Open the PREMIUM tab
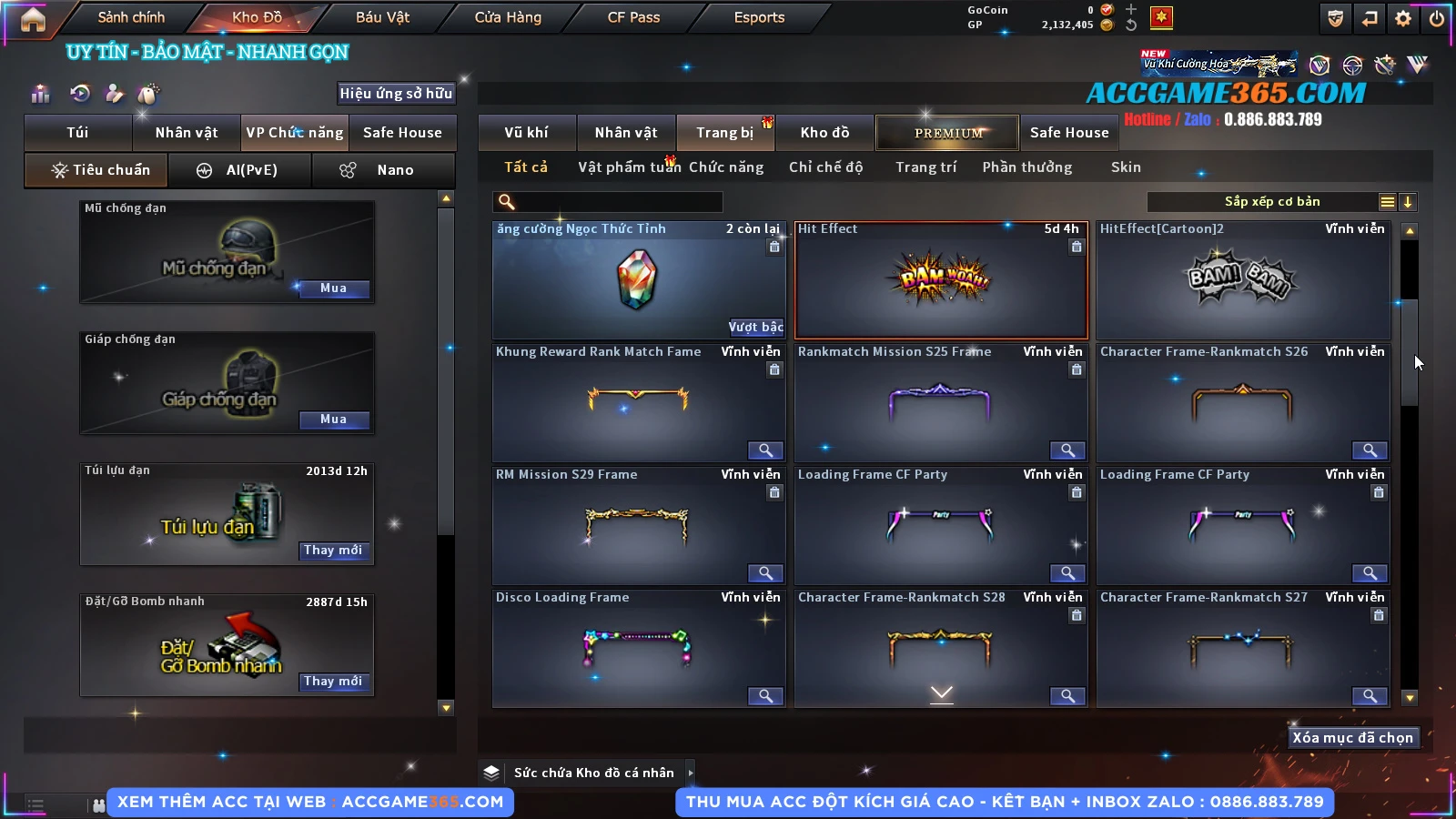1456x819 pixels. coord(947,133)
